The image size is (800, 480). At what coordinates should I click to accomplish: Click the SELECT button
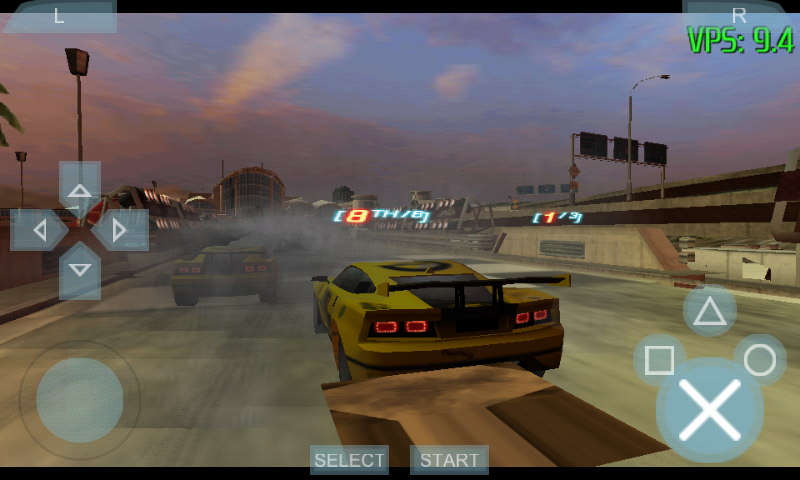[x=349, y=460]
